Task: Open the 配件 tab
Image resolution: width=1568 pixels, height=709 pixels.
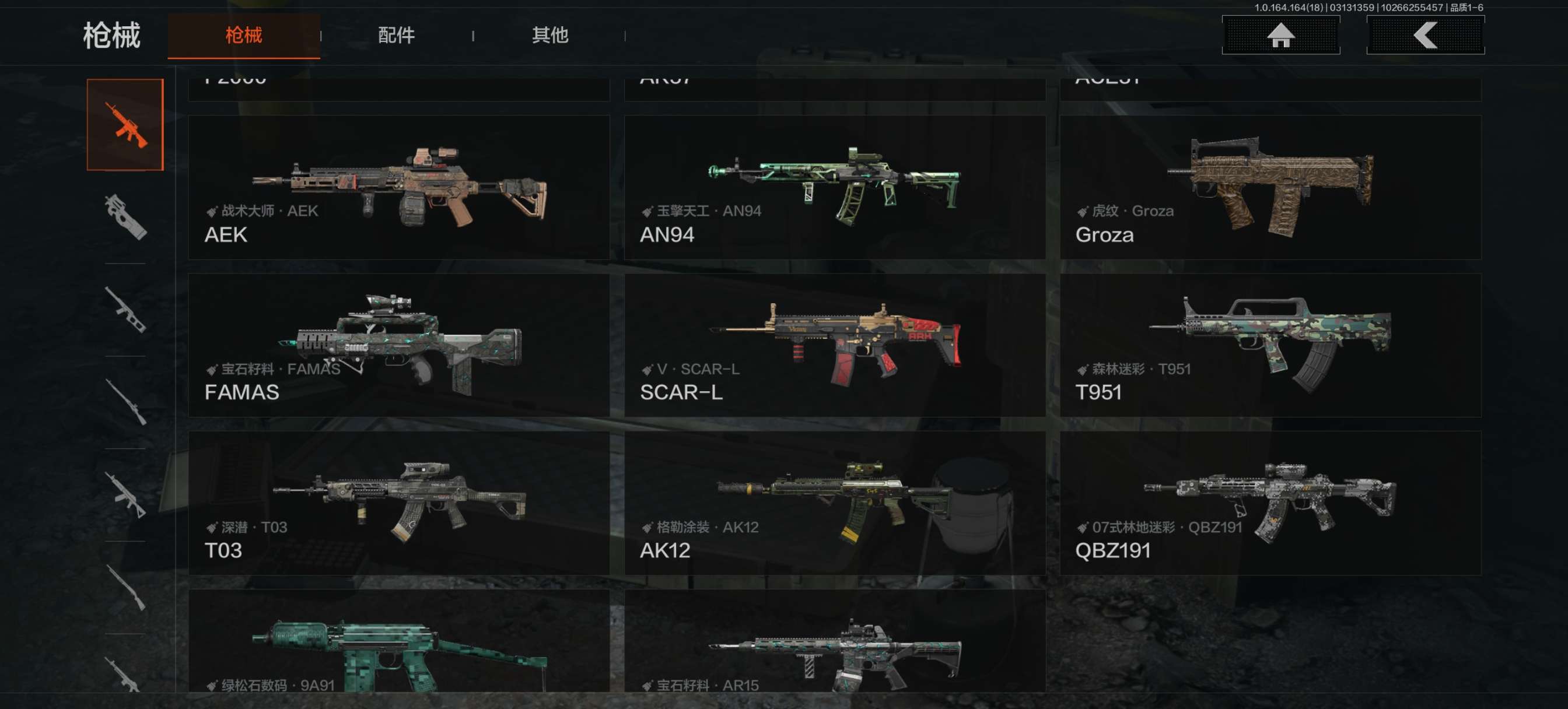Action: 396,36
